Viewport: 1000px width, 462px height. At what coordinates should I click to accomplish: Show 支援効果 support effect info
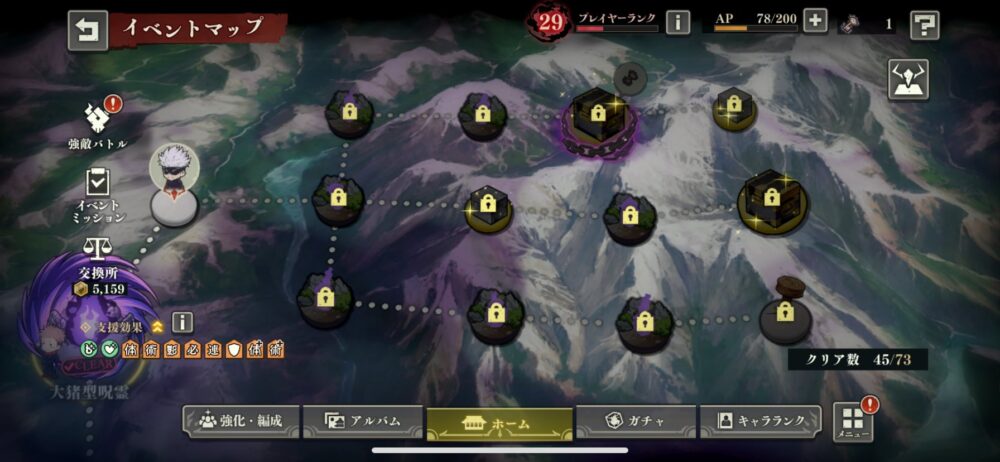pos(182,322)
